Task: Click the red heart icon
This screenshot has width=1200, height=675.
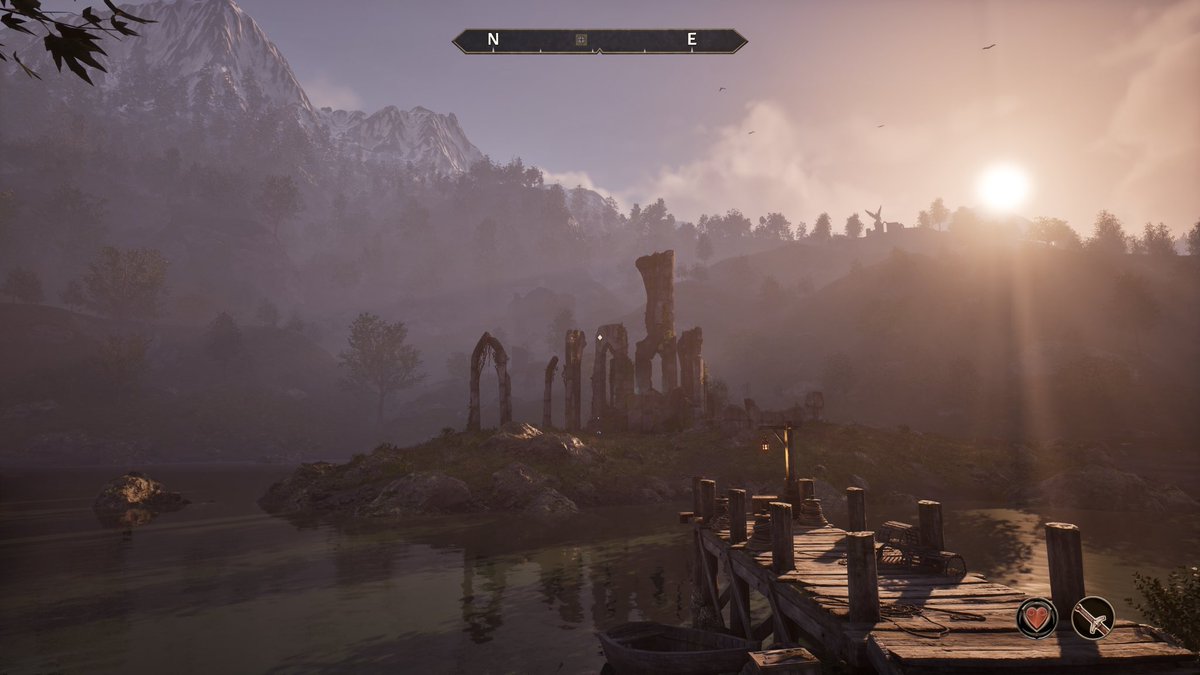Action: 1037,617
